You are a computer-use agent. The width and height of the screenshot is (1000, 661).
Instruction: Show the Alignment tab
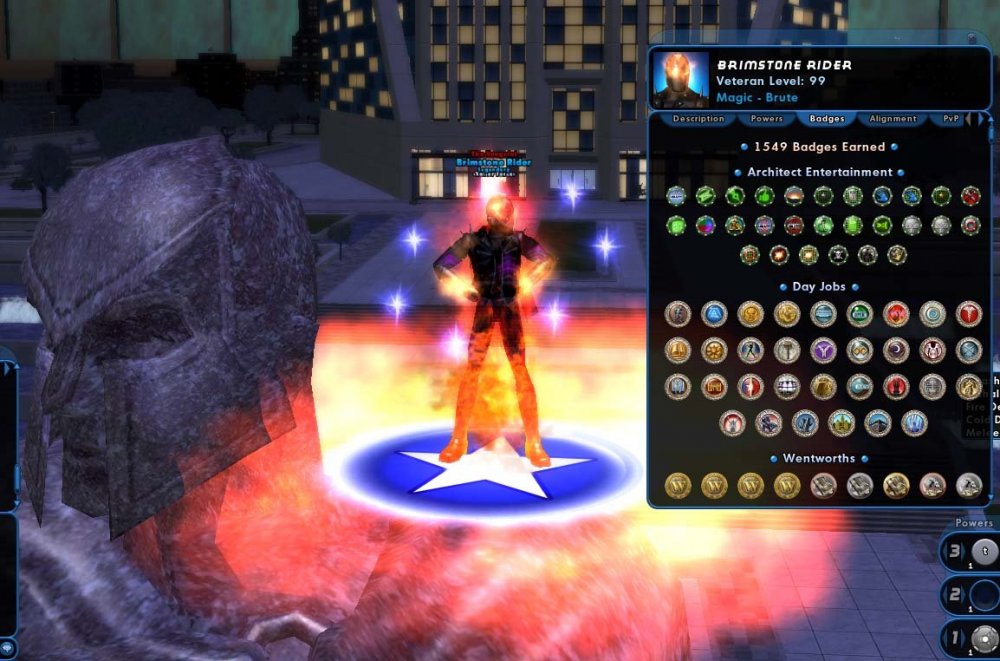892,119
